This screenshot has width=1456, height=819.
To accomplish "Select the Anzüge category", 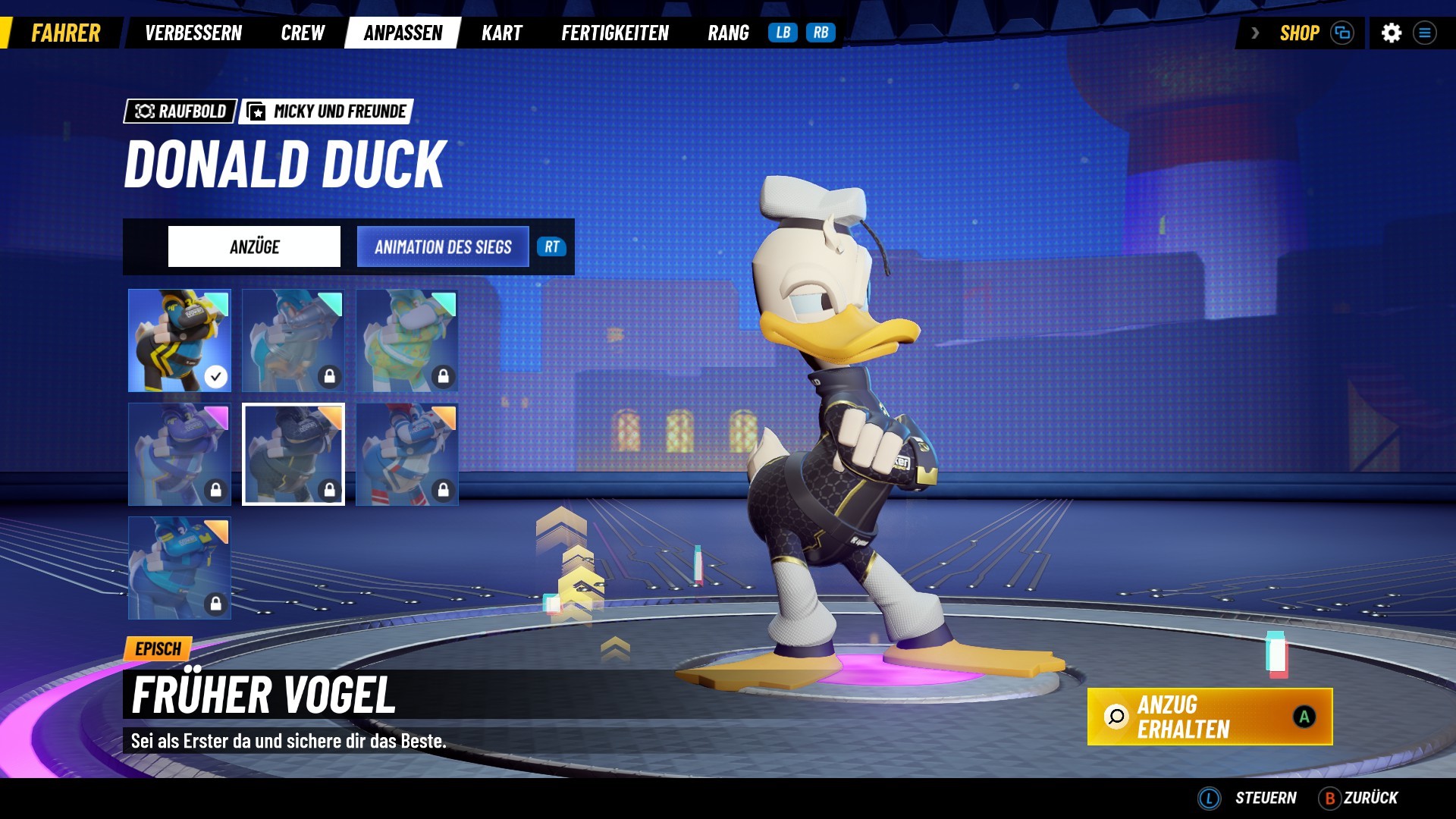I will pyautogui.click(x=254, y=246).
